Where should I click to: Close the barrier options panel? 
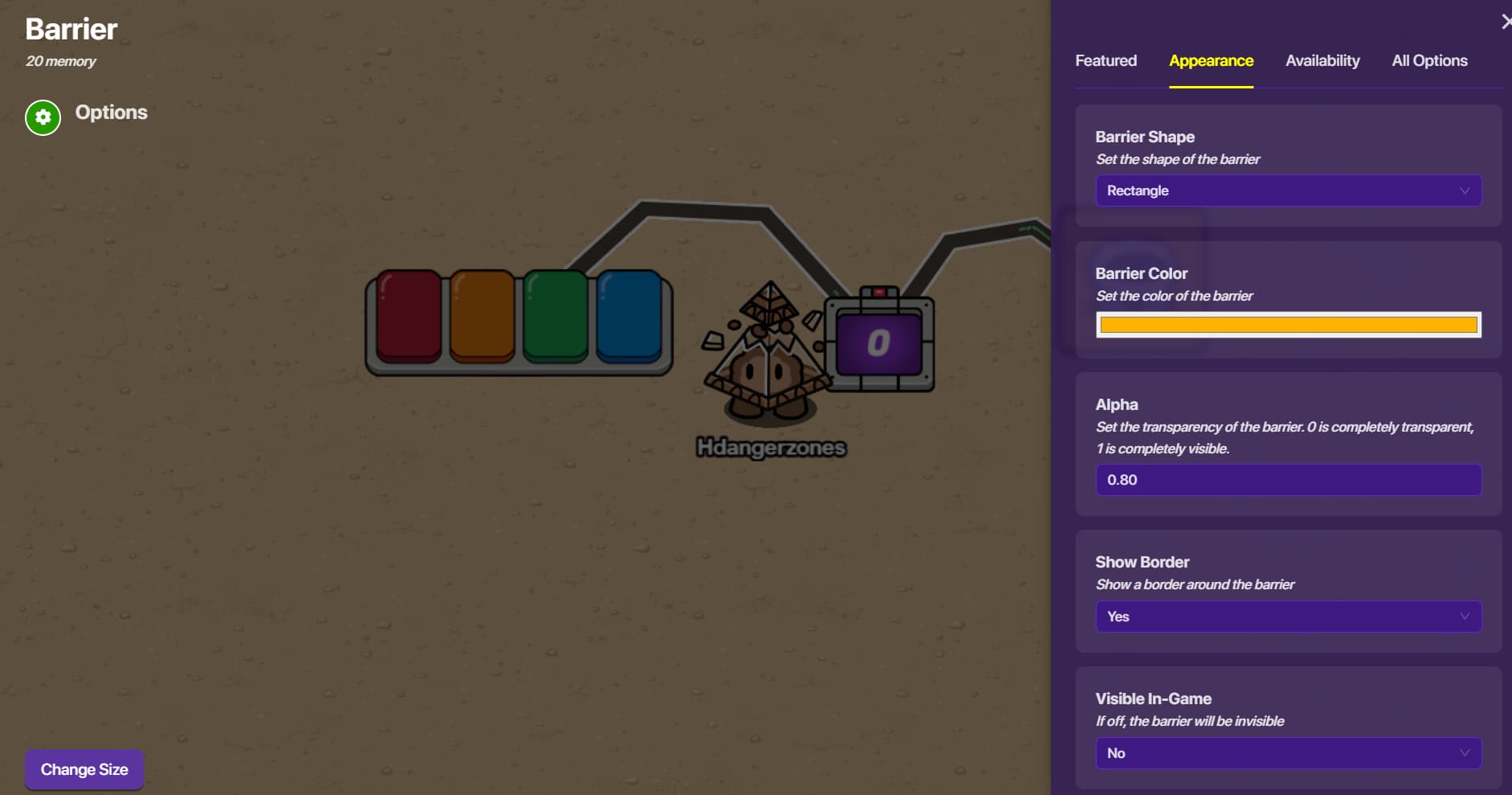click(x=1506, y=23)
